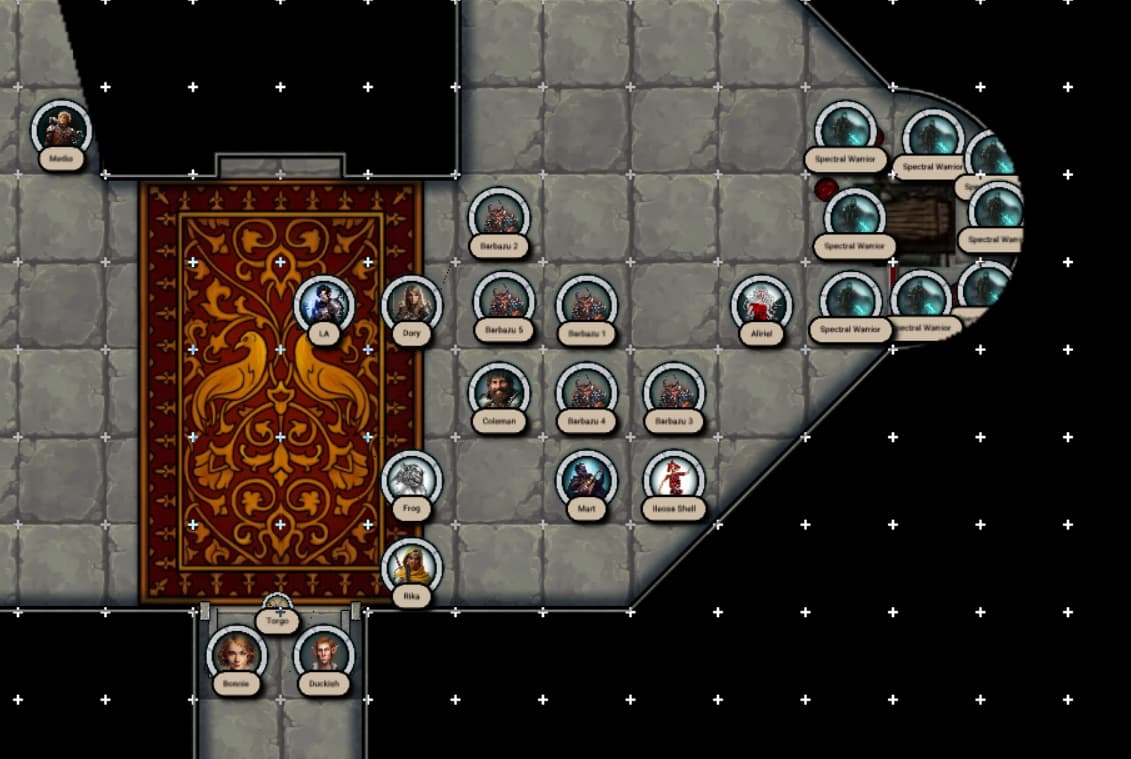Select the Medio token
1131x759 pixels.
coord(61,130)
